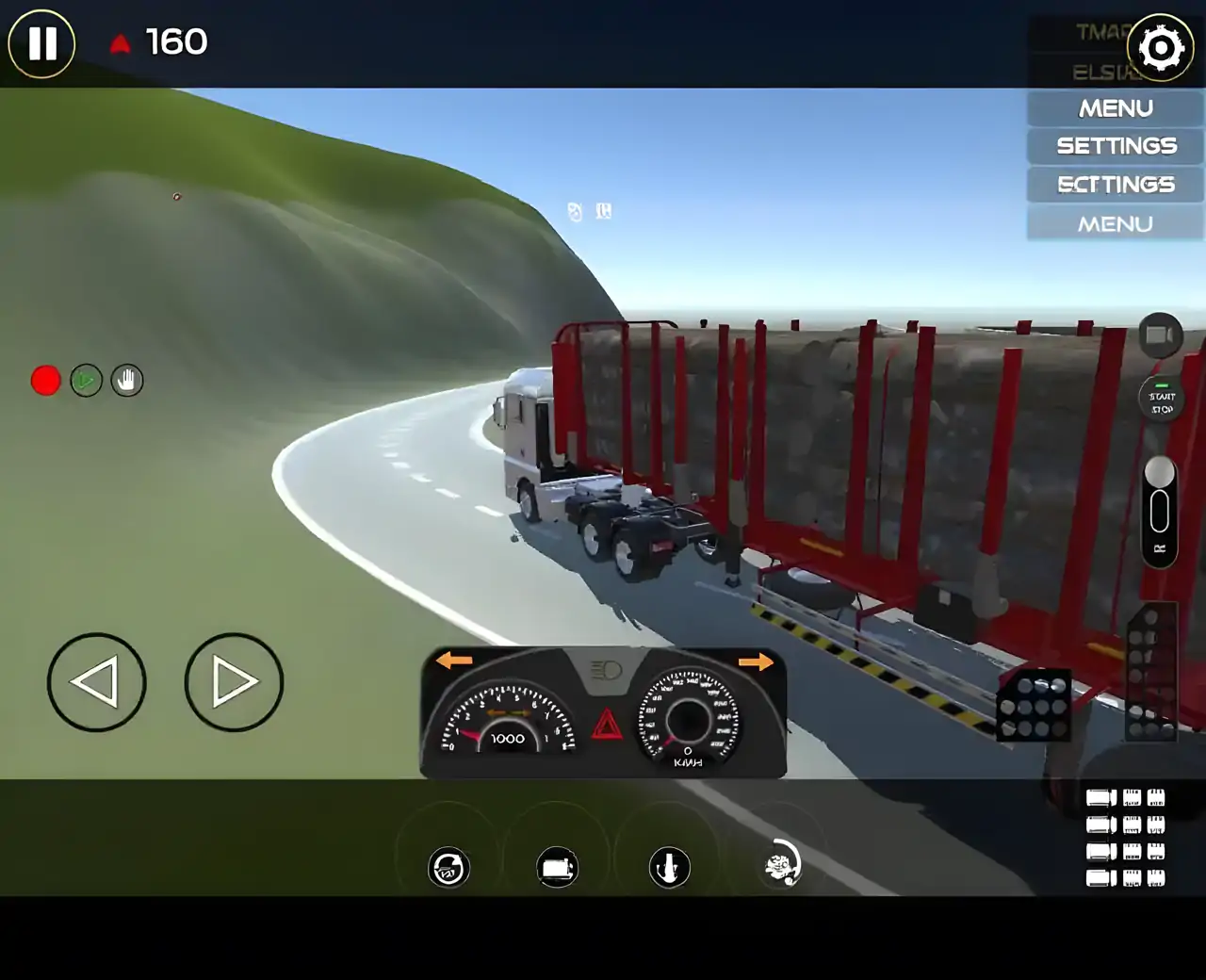
Task: Pause the game with the pause button
Action: (41, 43)
